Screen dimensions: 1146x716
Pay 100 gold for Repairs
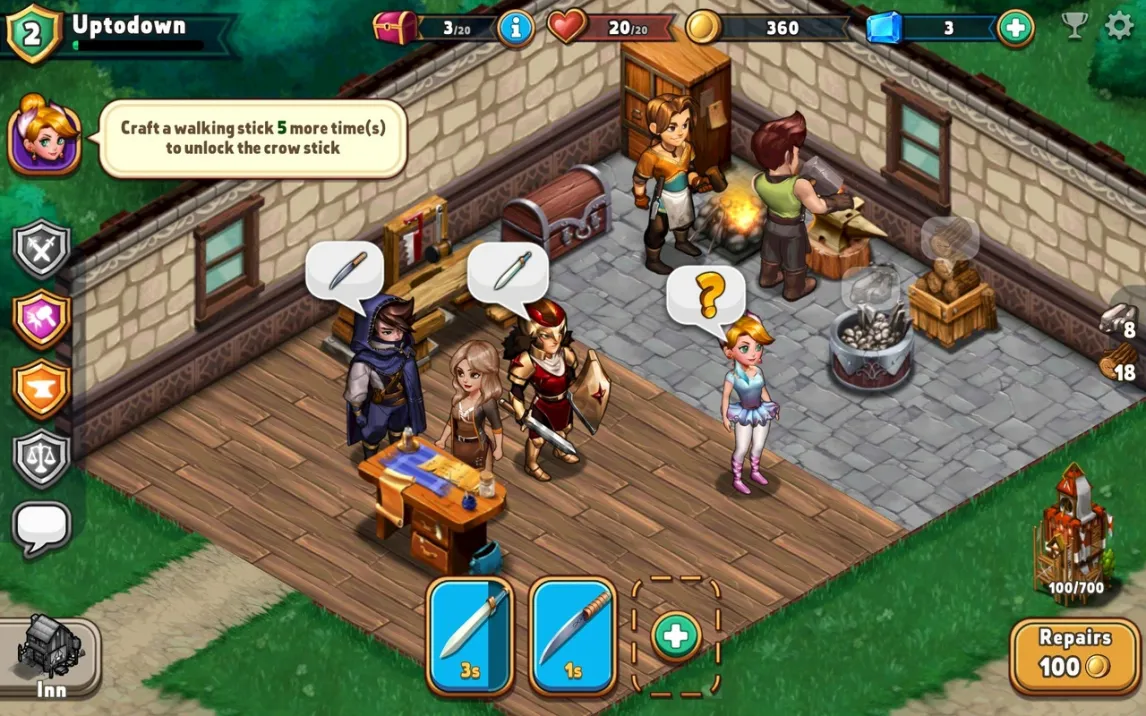coord(1074,653)
